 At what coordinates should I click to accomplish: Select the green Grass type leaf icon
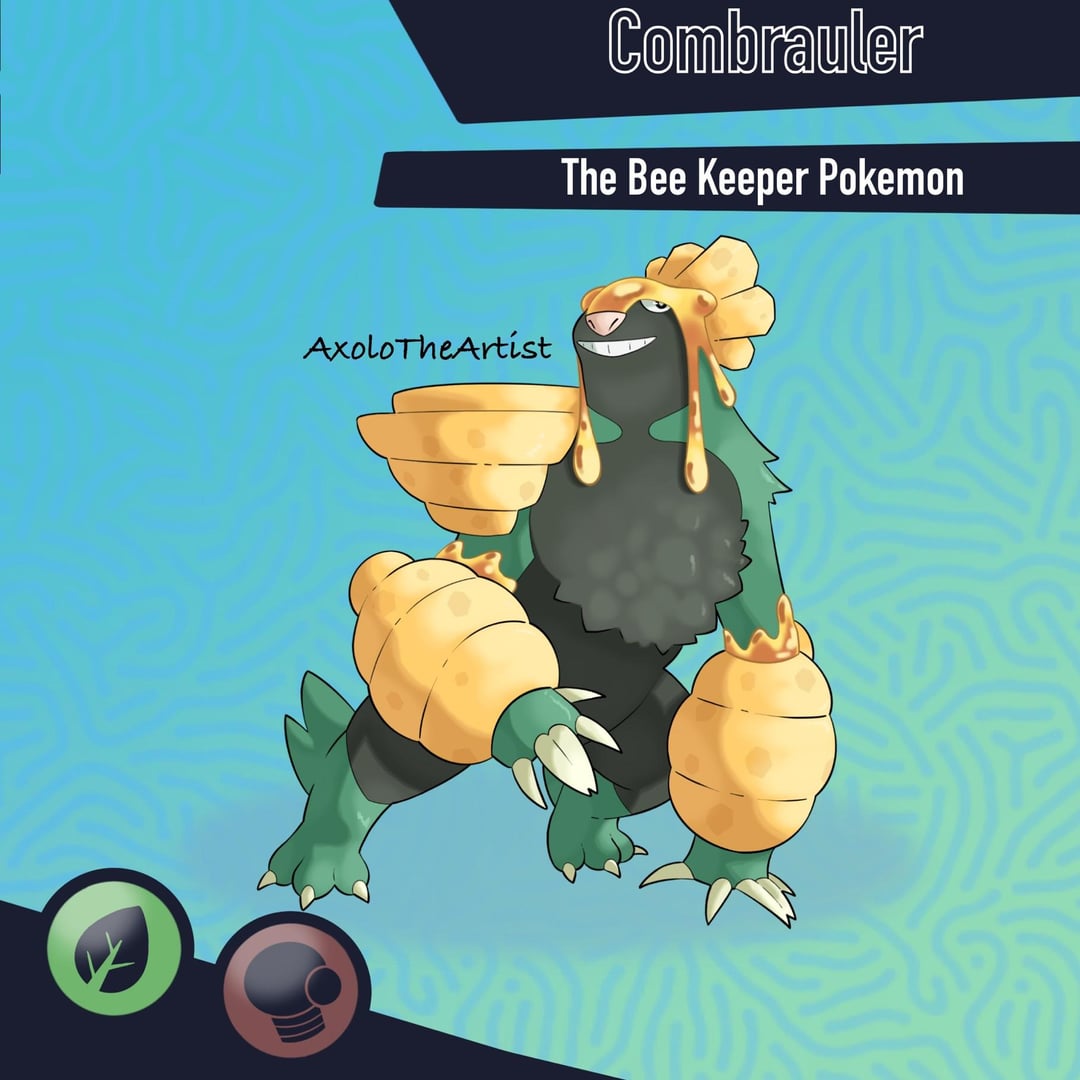114,945
